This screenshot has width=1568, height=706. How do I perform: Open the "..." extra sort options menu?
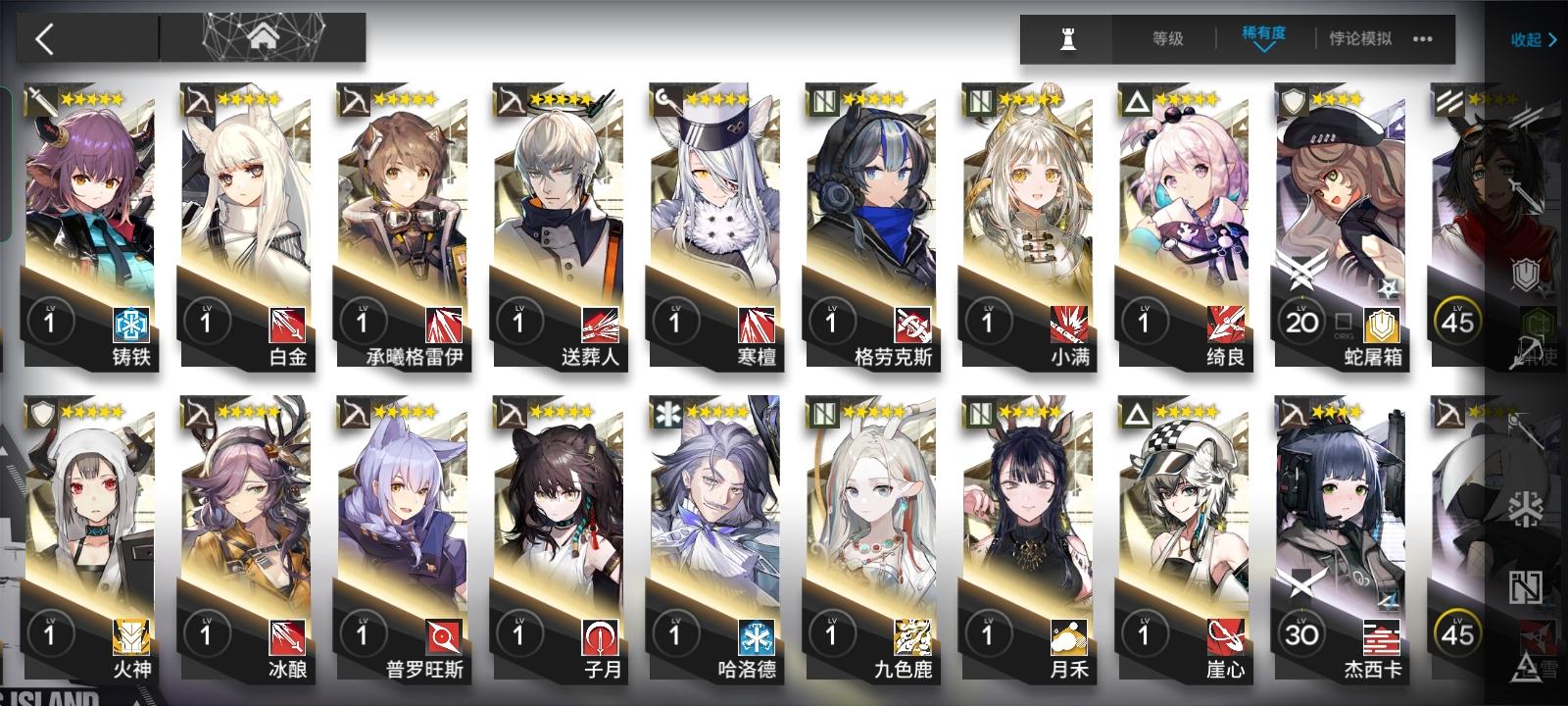1424,40
